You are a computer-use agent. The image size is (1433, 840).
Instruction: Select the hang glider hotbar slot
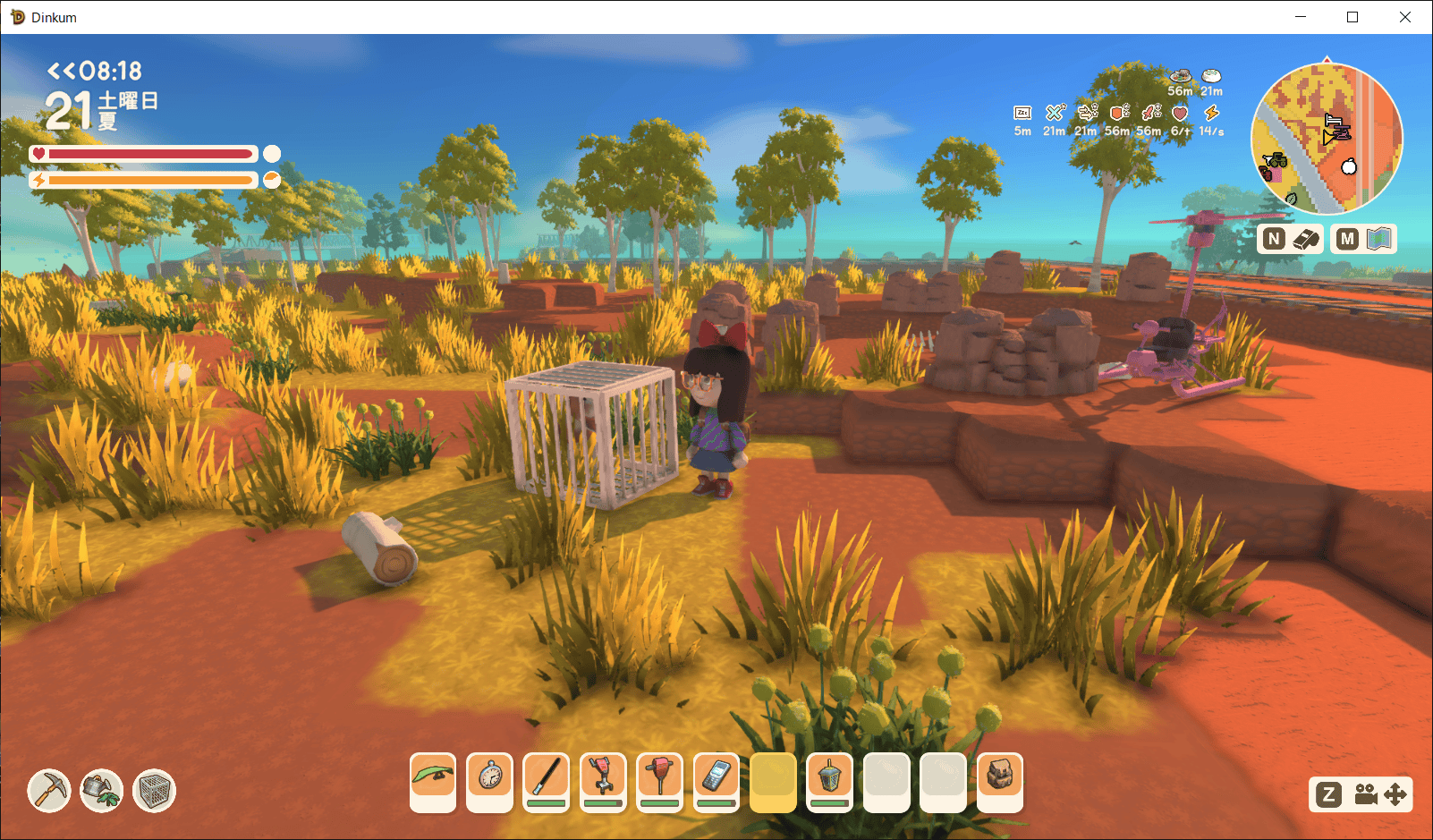pyautogui.click(x=433, y=780)
